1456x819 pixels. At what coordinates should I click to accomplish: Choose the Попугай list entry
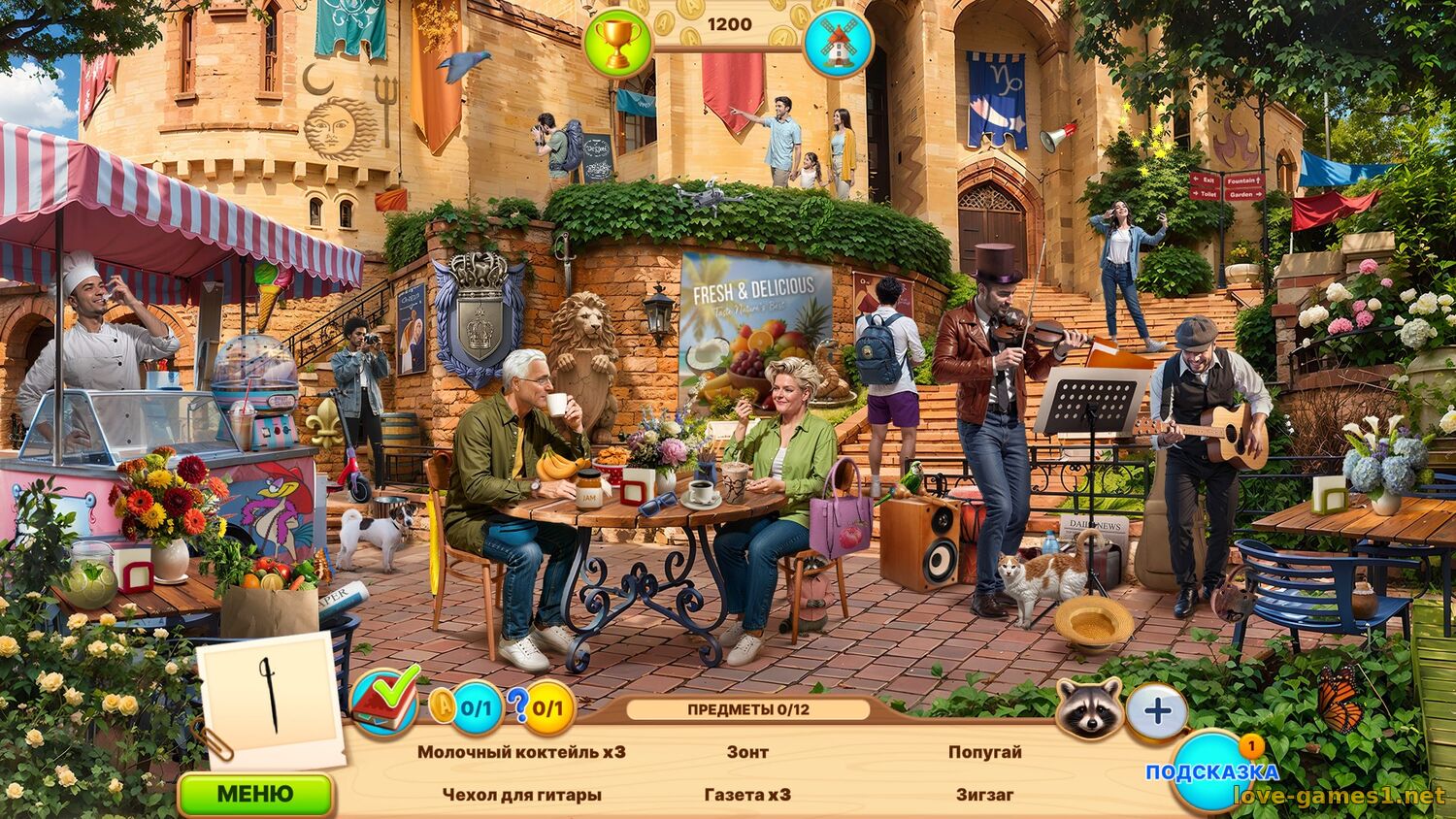point(984,752)
